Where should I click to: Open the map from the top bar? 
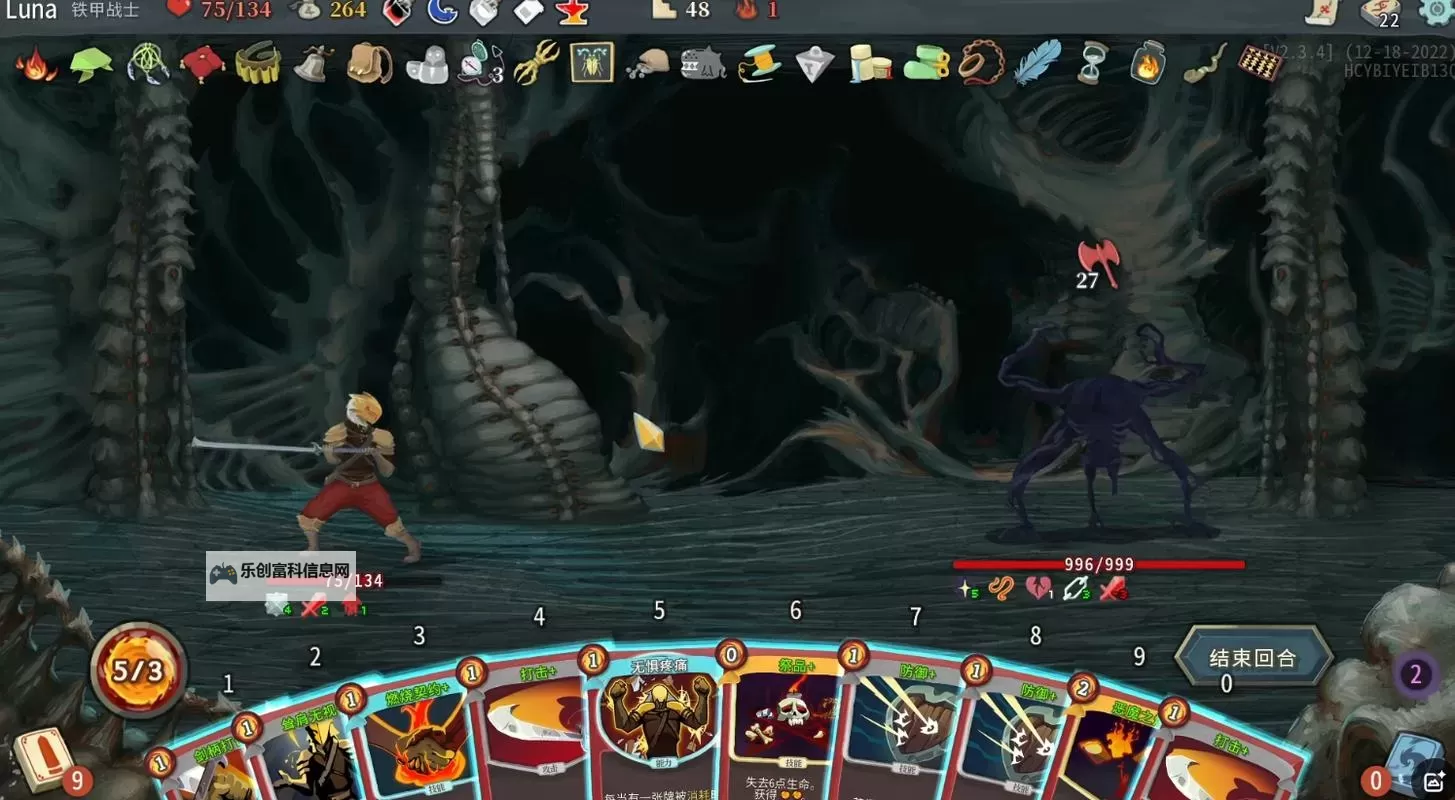[1322, 12]
